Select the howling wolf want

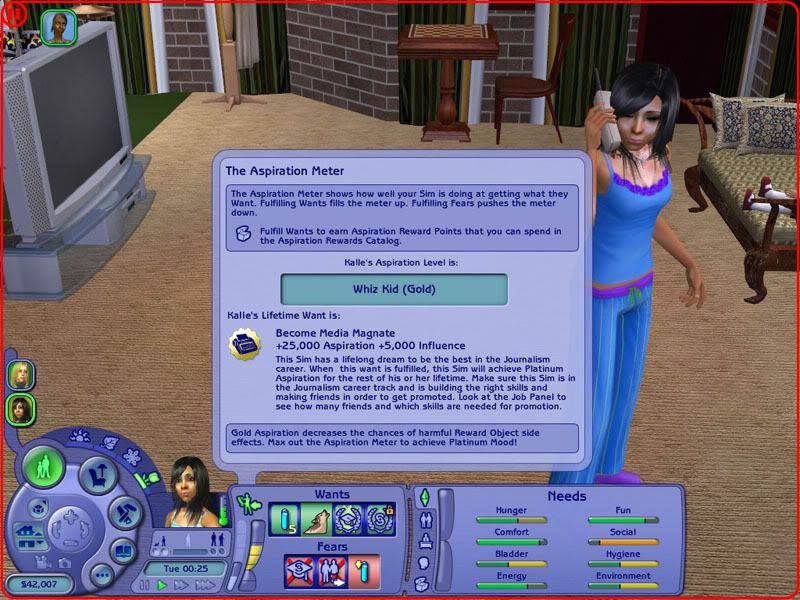click(316, 520)
